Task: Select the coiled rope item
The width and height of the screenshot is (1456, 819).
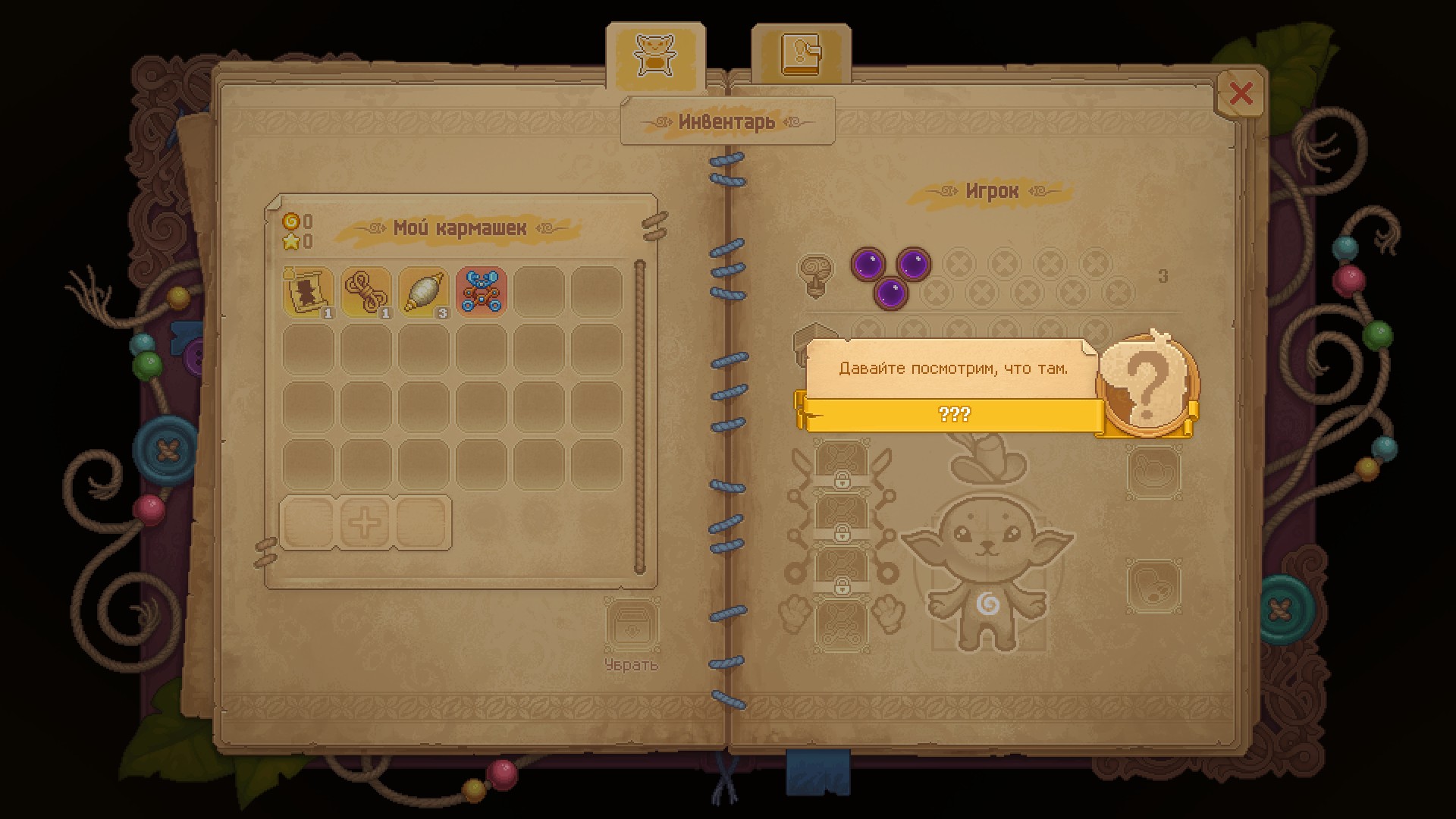Action: coord(366,291)
